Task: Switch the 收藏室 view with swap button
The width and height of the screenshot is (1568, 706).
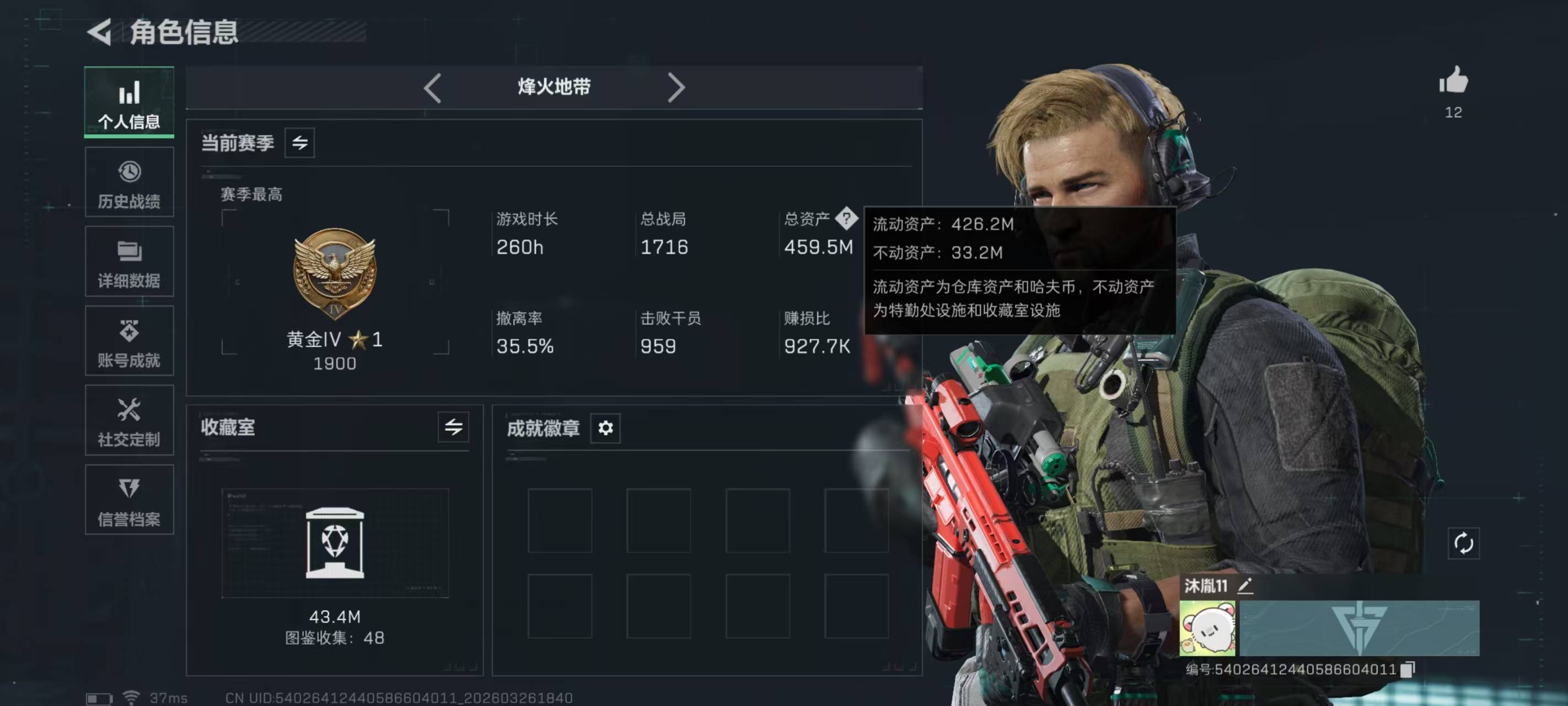Action: click(454, 427)
